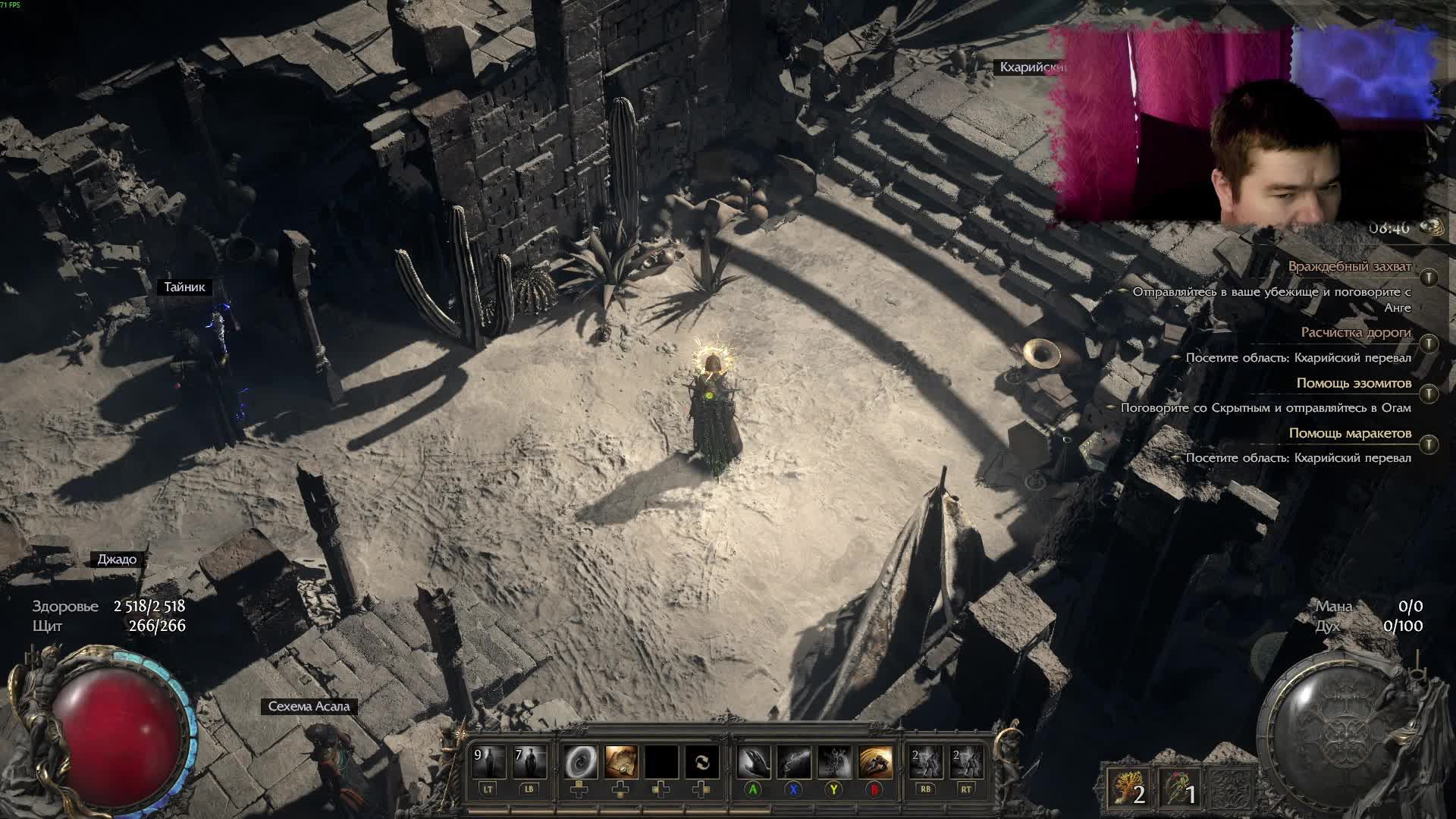Use the flask showing 9 charges
This screenshot has height=819, width=1456.
click(x=488, y=762)
